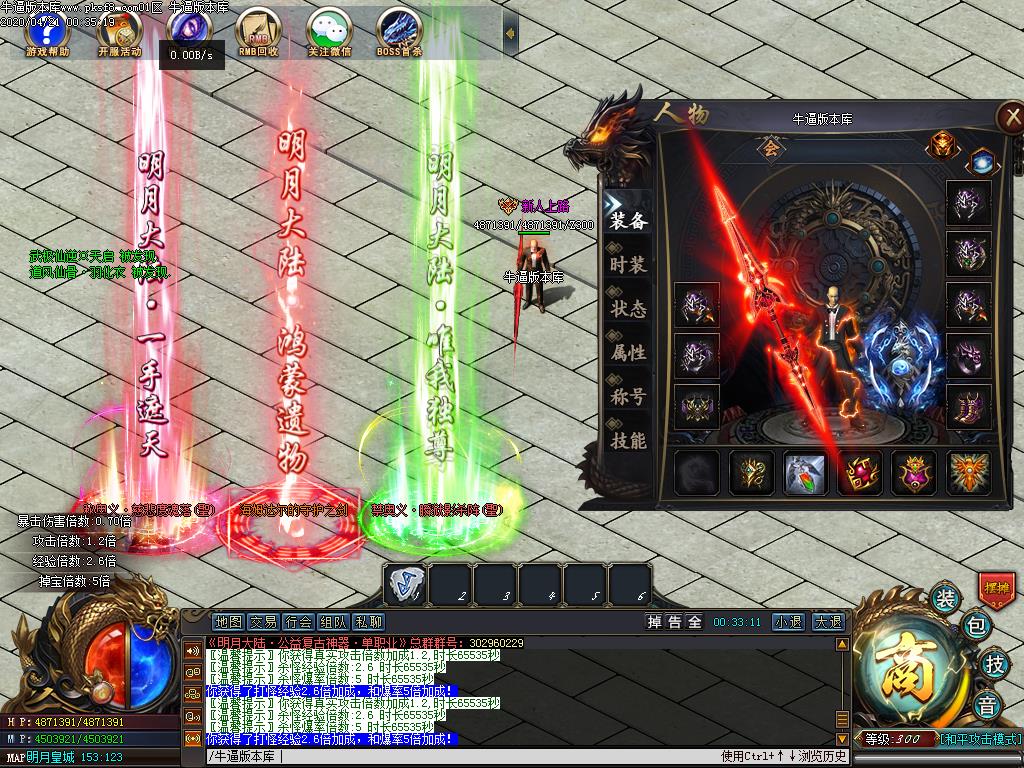The width and height of the screenshot is (1024, 768).
Task: Open the 交易 trade button
Action: (x=263, y=622)
